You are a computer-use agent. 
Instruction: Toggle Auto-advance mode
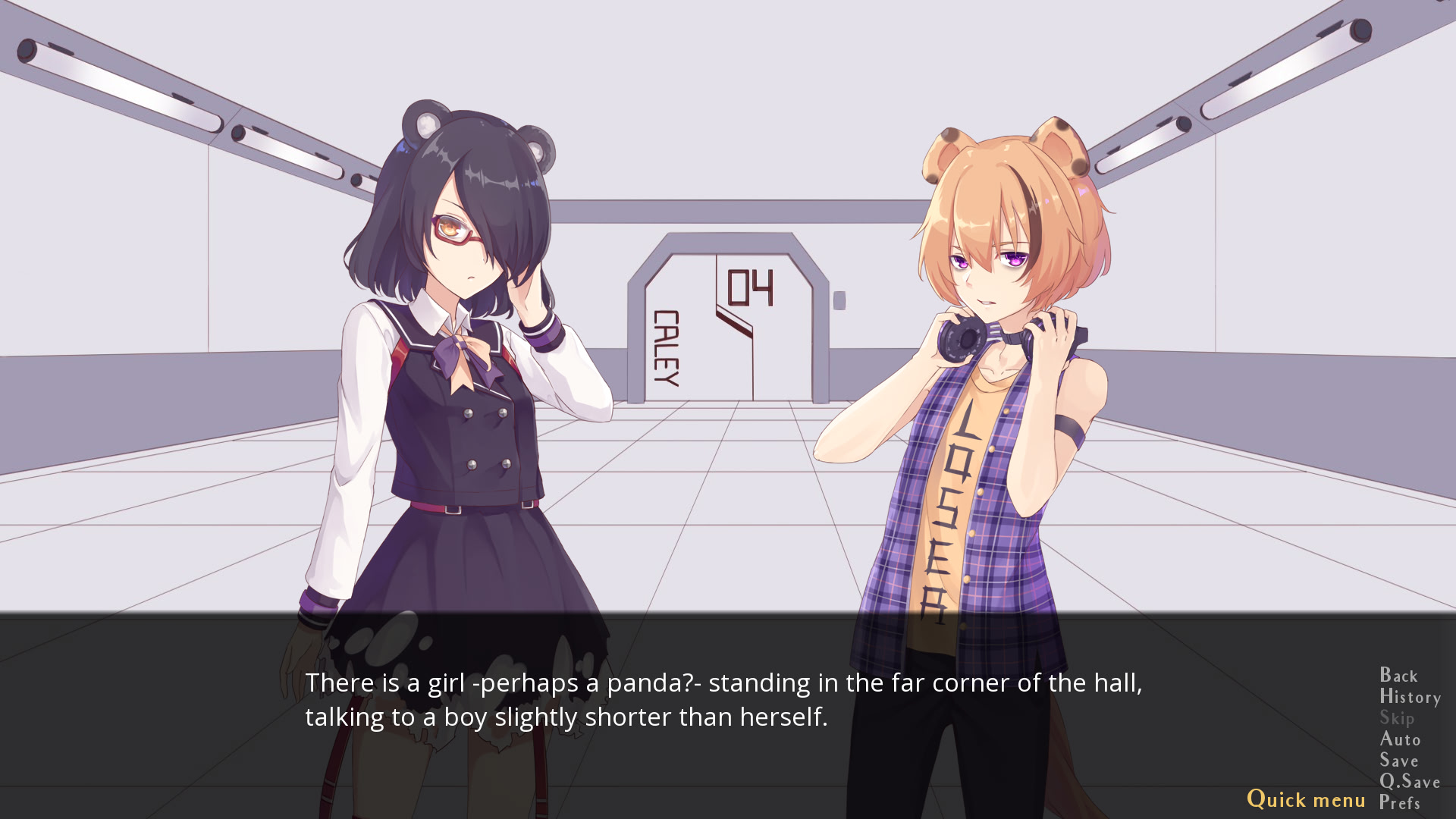tap(1400, 739)
